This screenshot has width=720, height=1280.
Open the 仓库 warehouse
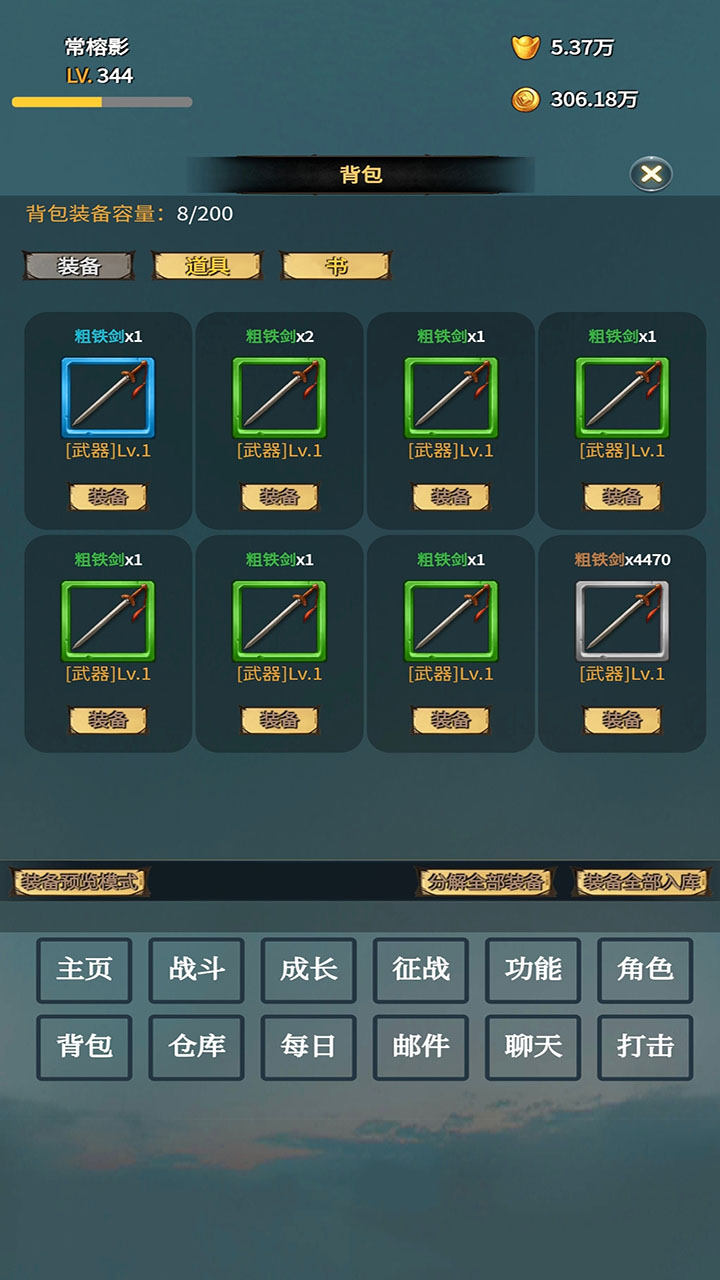pyautogui.click(x=196, y=1047)
